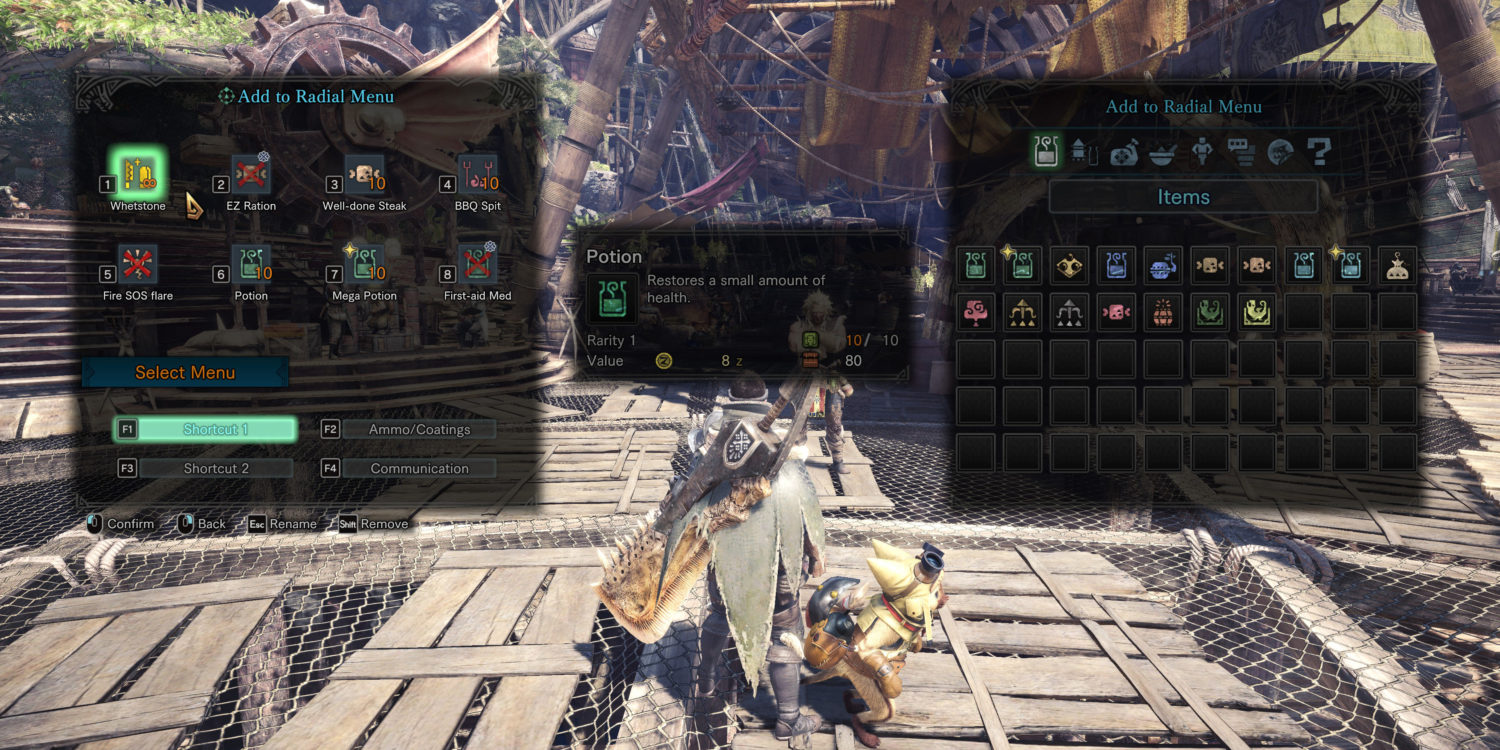The width and height of the screenshot is (1500, 750).
Task: Select the First-aid Med slot
Action: [477, 263]
